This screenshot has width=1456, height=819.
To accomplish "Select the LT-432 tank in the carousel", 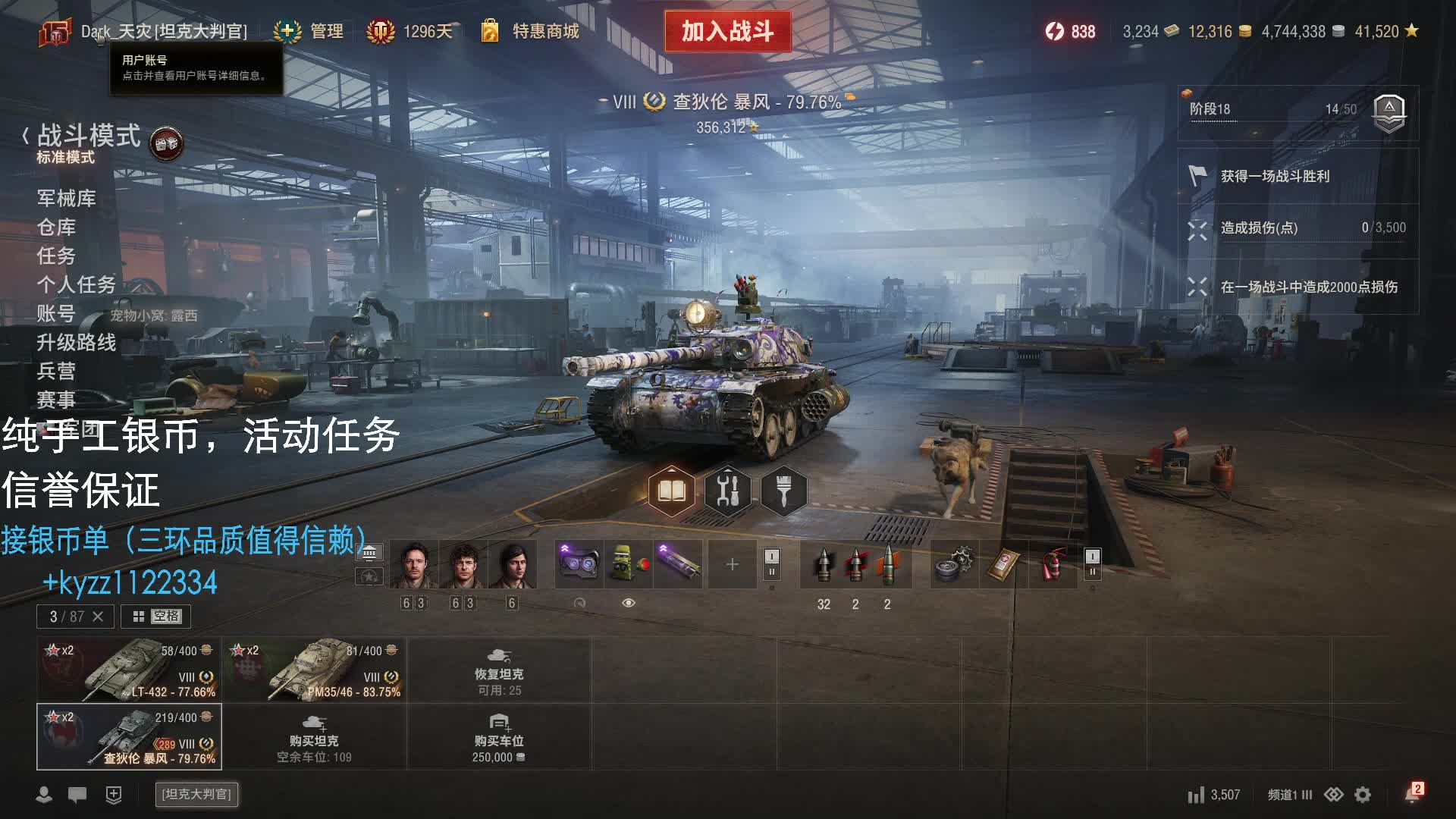I will (129, 670).
